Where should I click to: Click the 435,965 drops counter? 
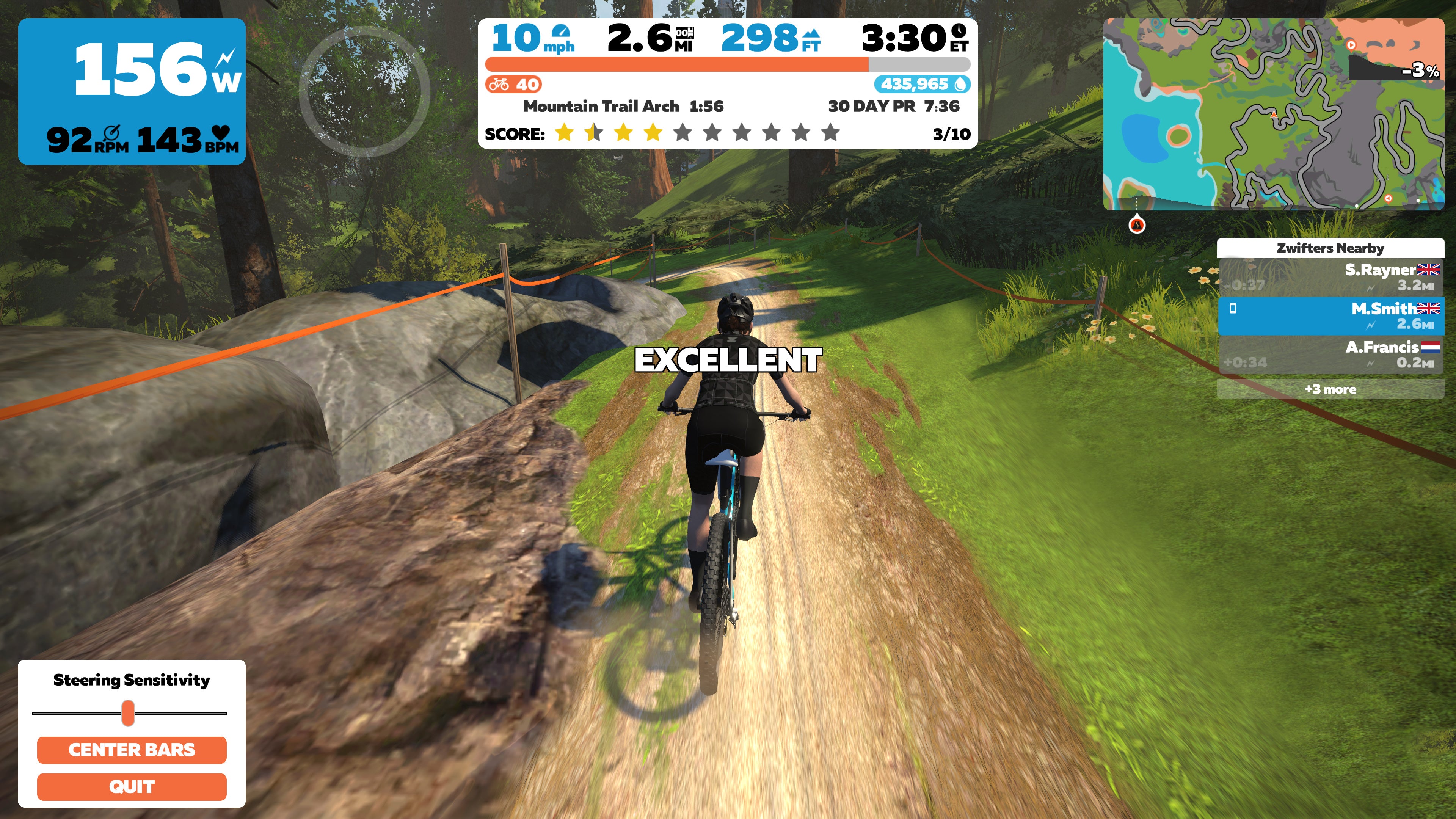(922, 84)
